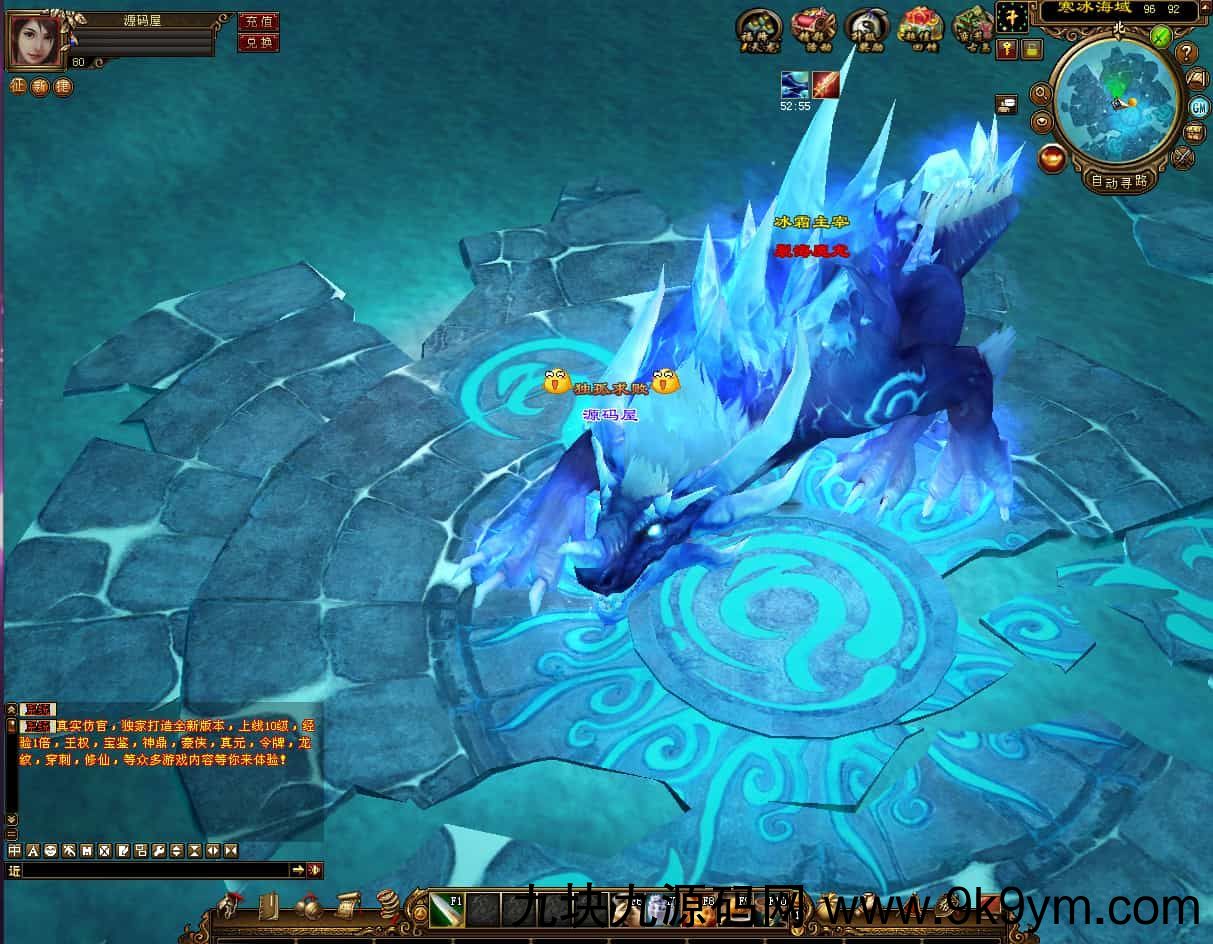The height and width of the screenshot is (944, 1213).
Task: Open the question mark help button
Action: click(1187, 53)
